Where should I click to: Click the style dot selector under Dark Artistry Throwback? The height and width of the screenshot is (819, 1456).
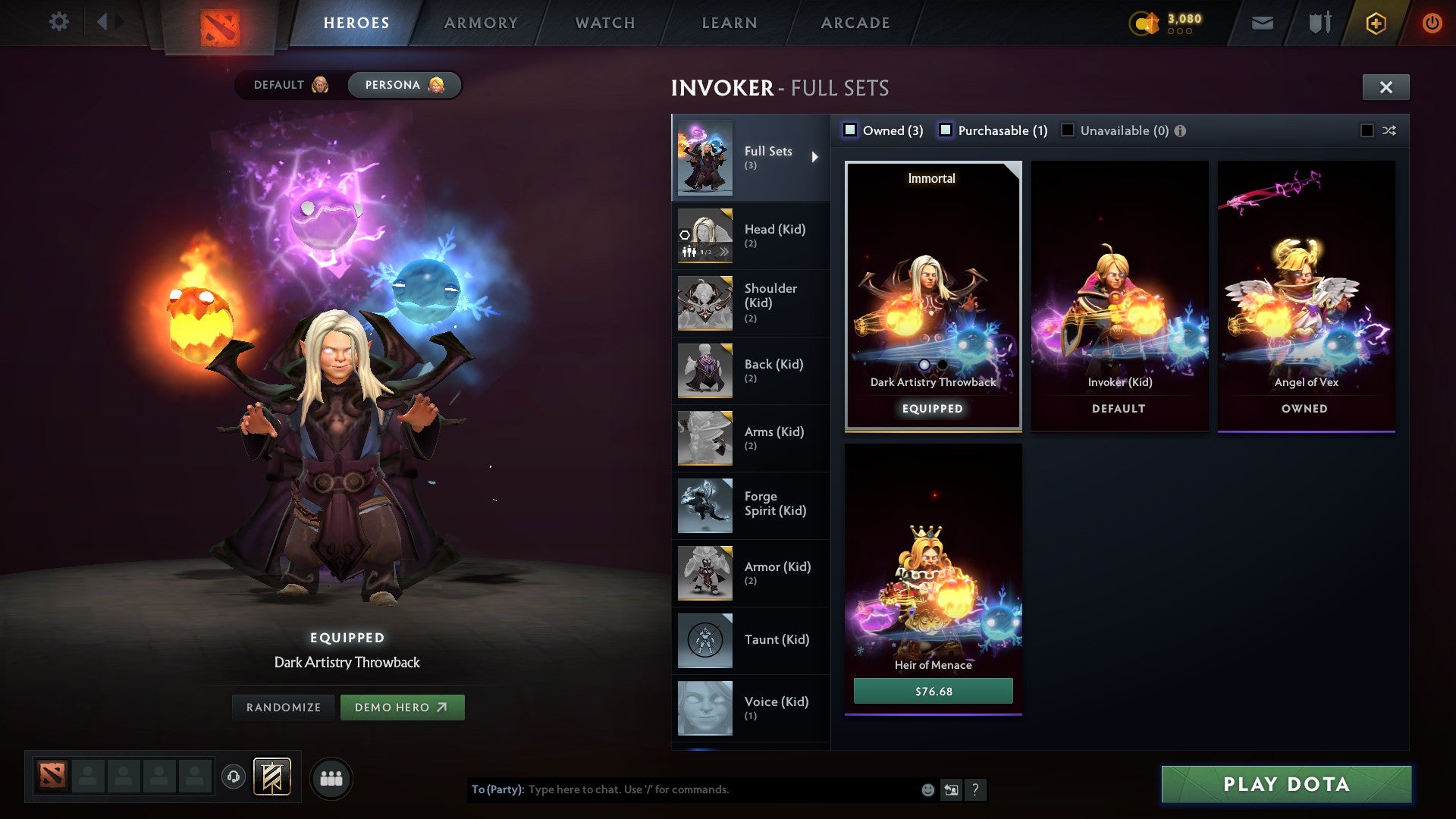coord(924,363)
